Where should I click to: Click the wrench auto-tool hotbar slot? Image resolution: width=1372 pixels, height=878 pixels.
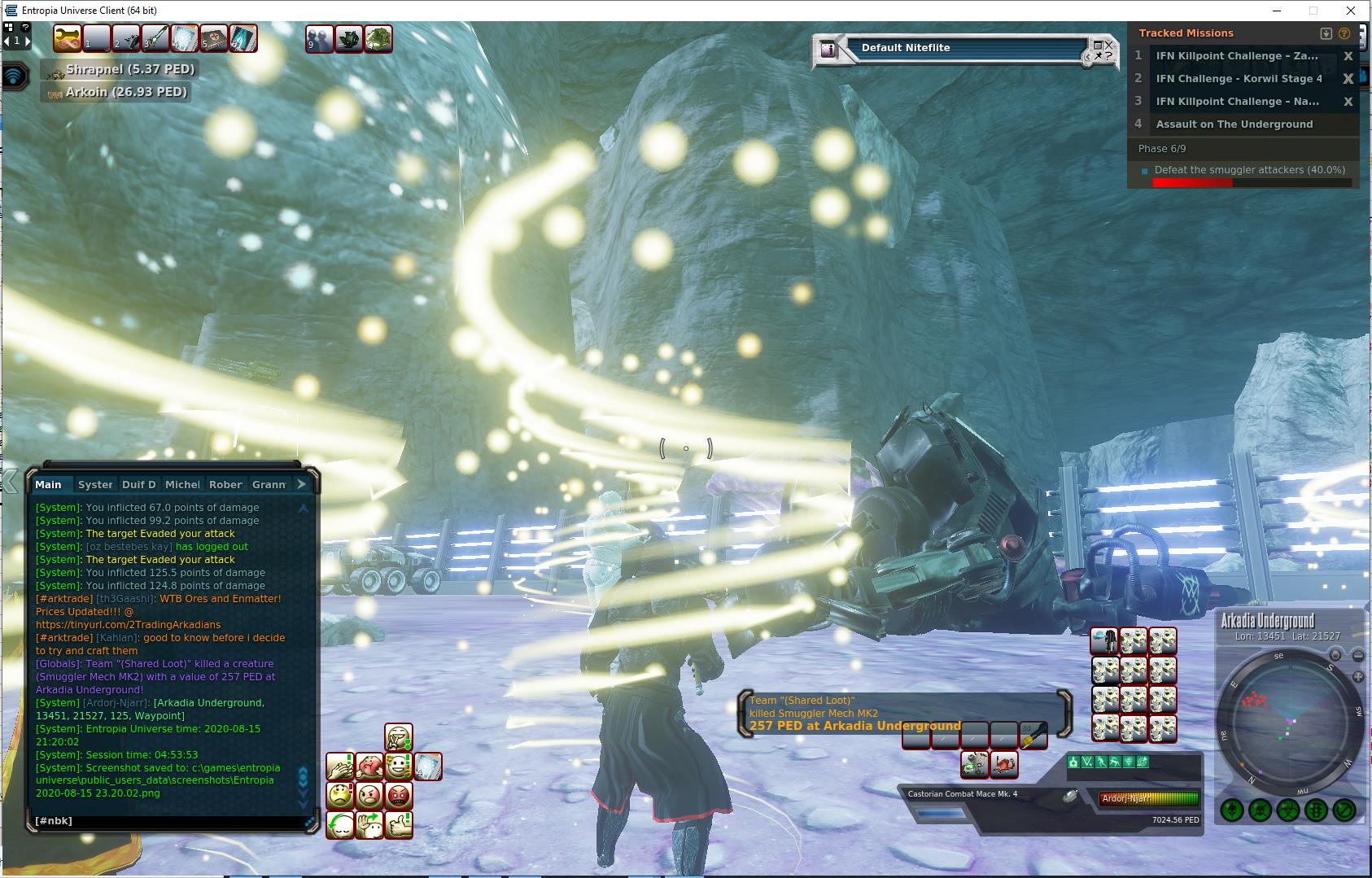point(68,38)
